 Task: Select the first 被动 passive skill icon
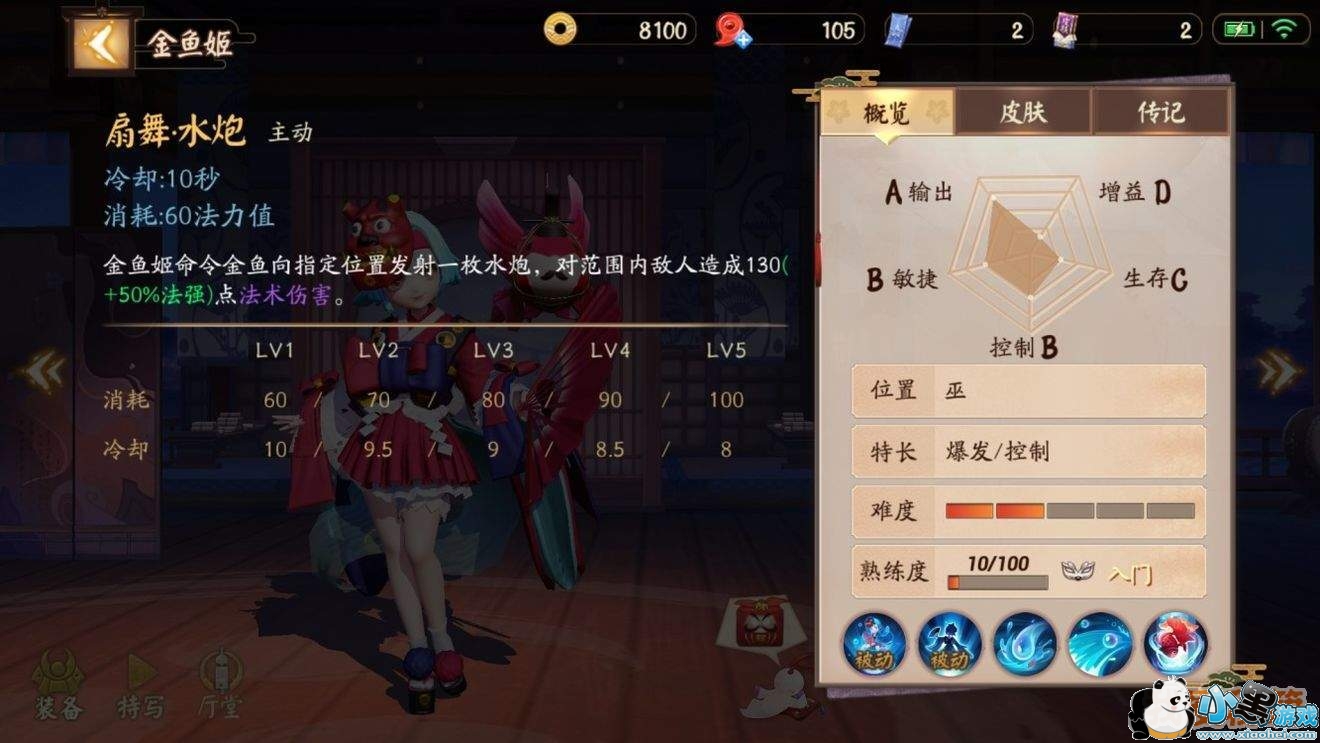coord(874,645)
